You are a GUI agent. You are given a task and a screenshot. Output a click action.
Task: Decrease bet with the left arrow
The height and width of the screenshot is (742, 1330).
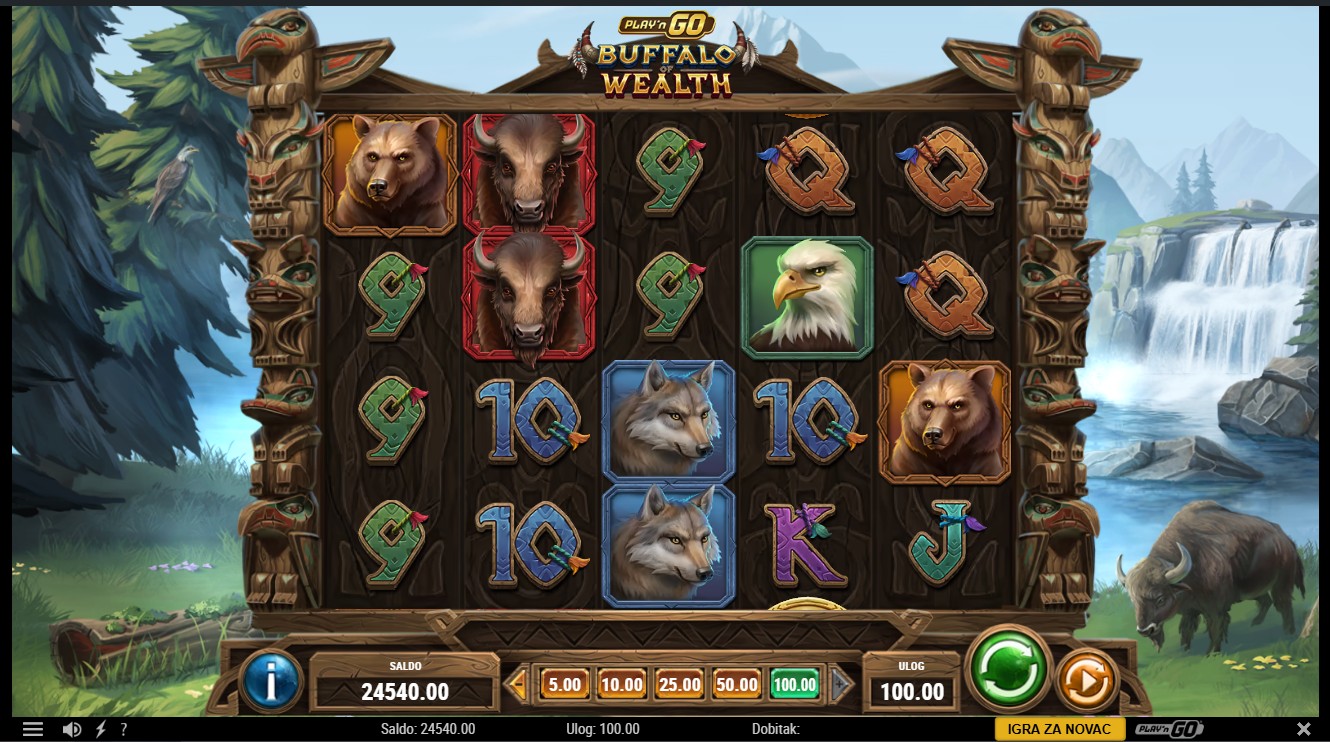[x=517, y=685]
